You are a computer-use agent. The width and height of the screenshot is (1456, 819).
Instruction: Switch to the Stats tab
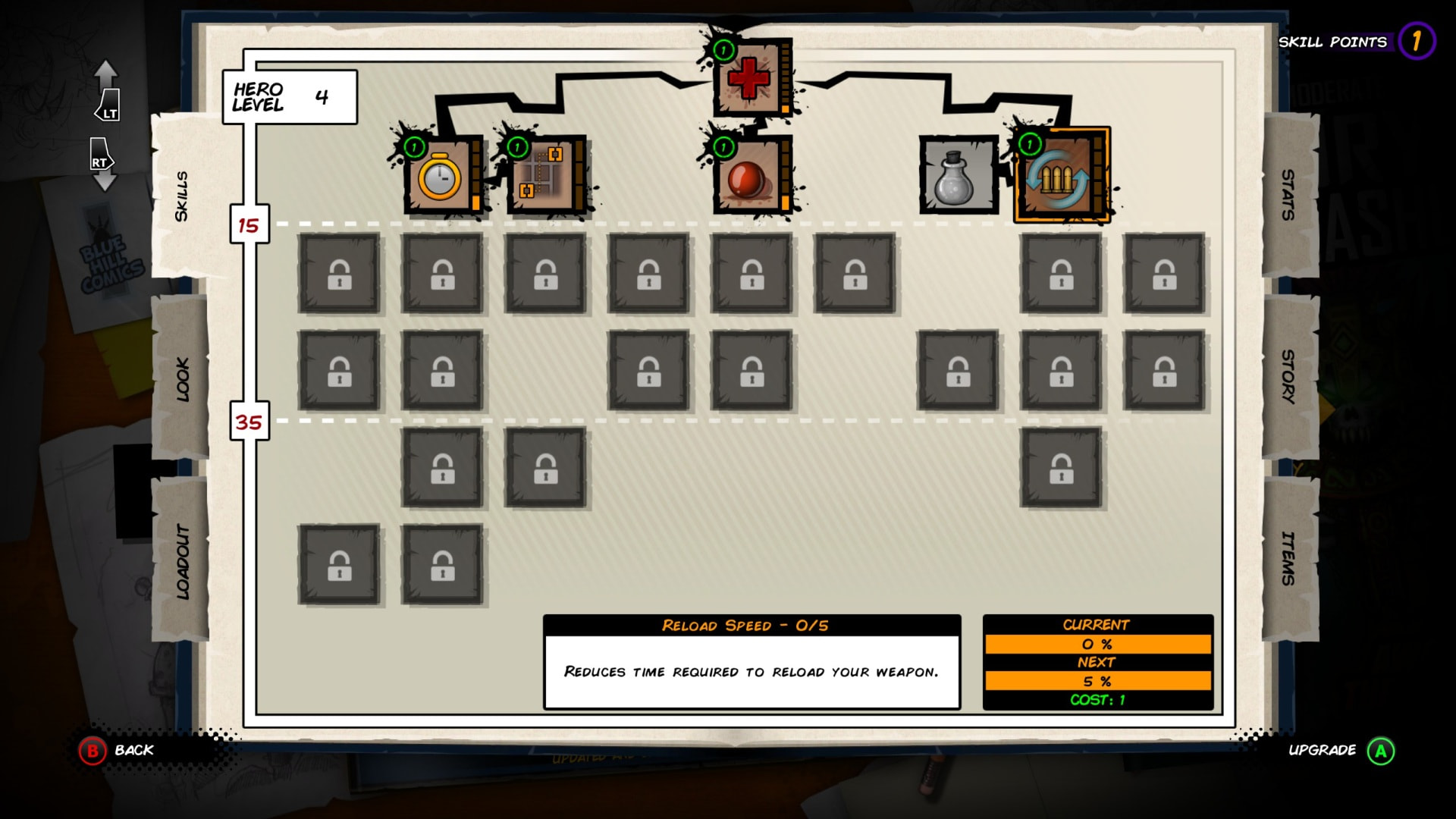coord(1289,195)
